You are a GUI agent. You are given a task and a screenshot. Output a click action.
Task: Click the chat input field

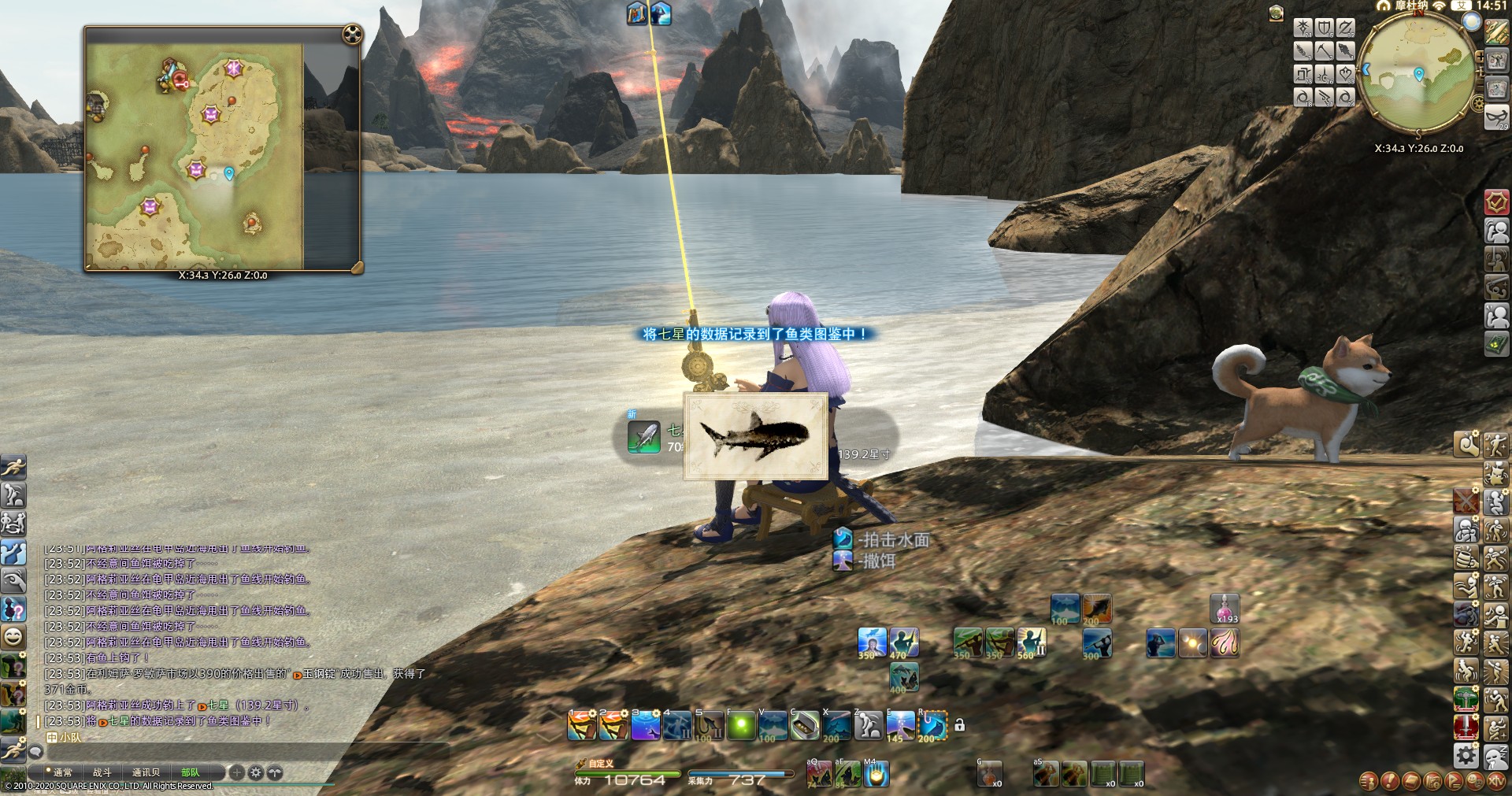click(236, 753)
